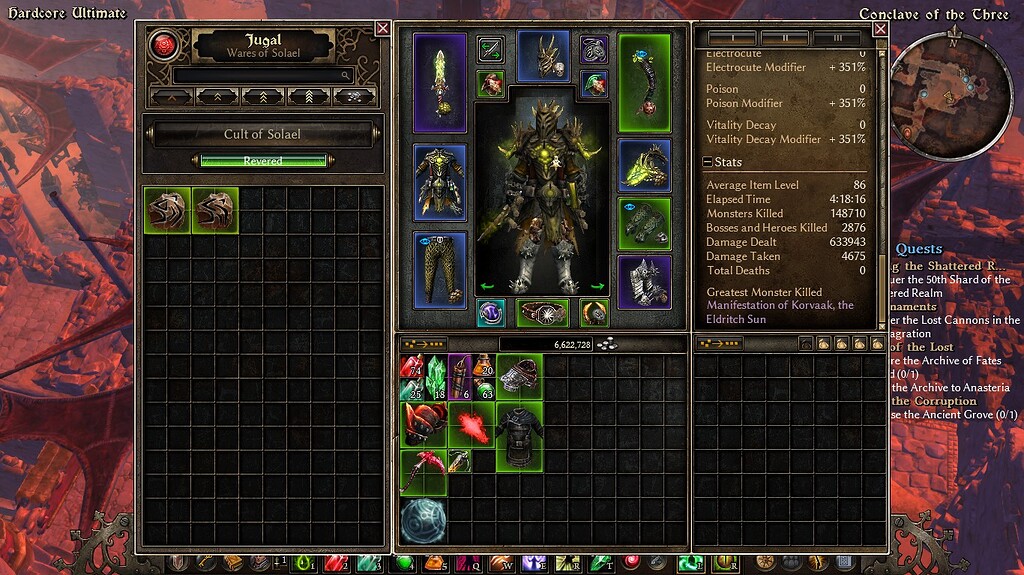Screen dimensions: 1024x575
Task: Select the equipped leg armor slot
Action: pos(440,270)
